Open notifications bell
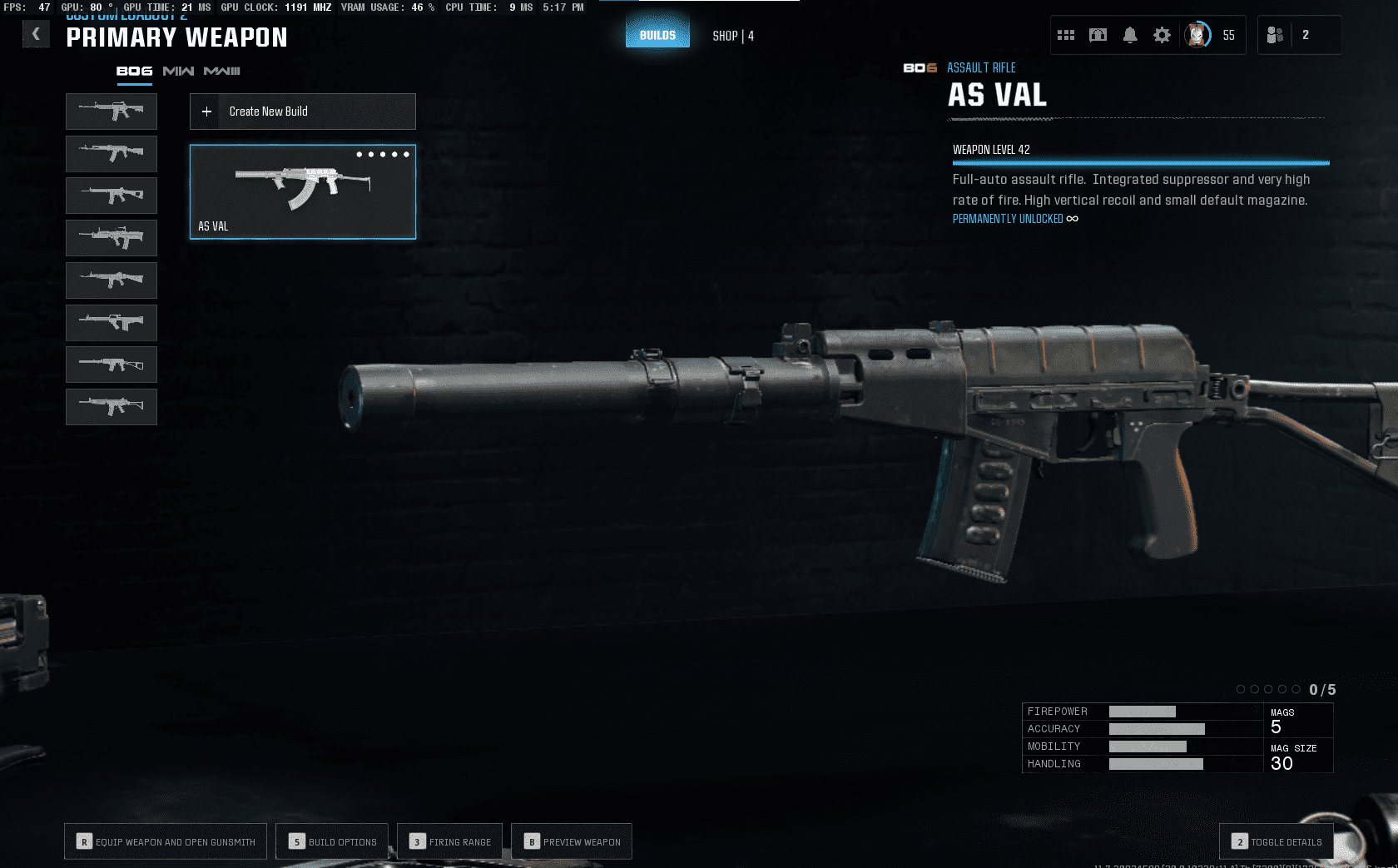Screen dimensions: 1398x868 pyautogui.click(x=1130, y=35)
